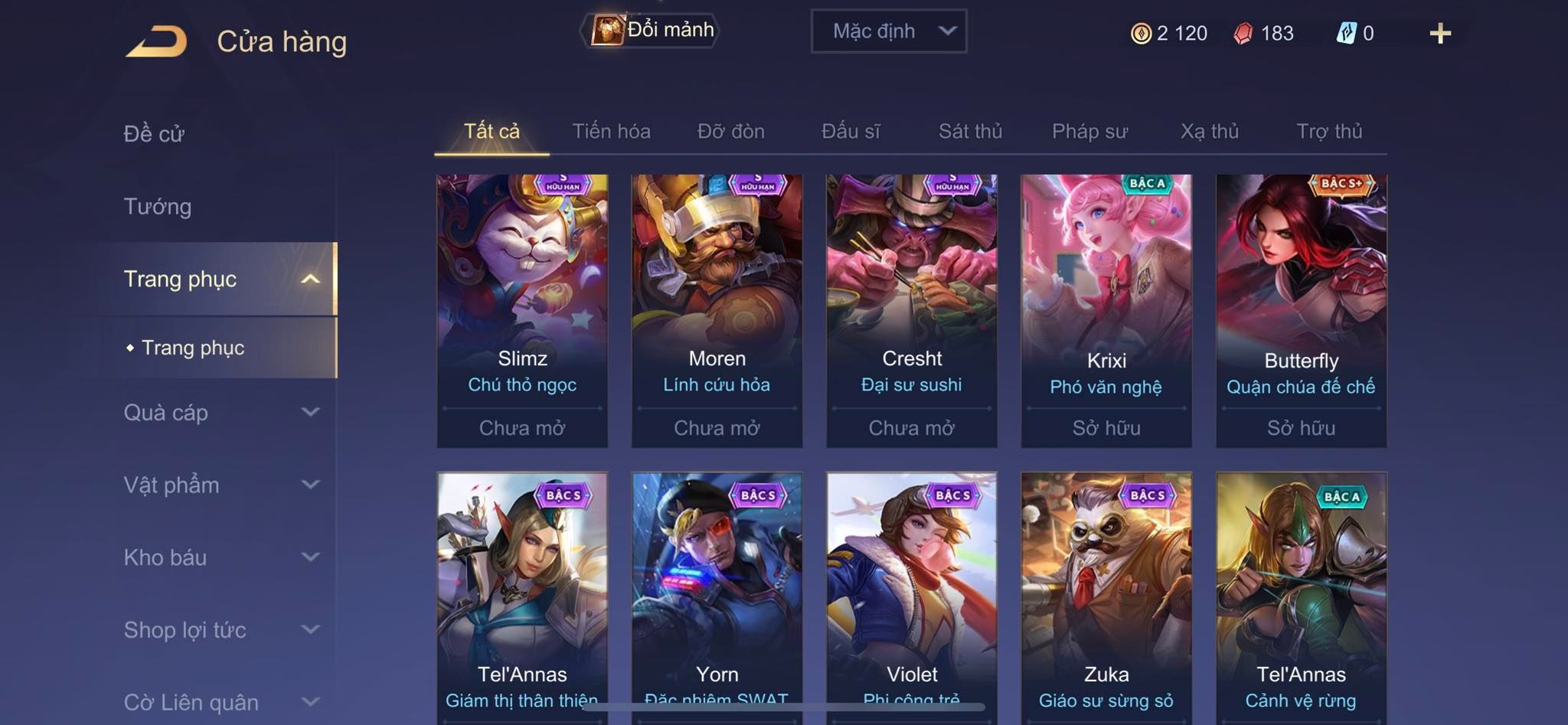Go back using the golden arrow
The height and width of the screenshot is (725, 1568).
pyautogui.click(x=157, y=41)
